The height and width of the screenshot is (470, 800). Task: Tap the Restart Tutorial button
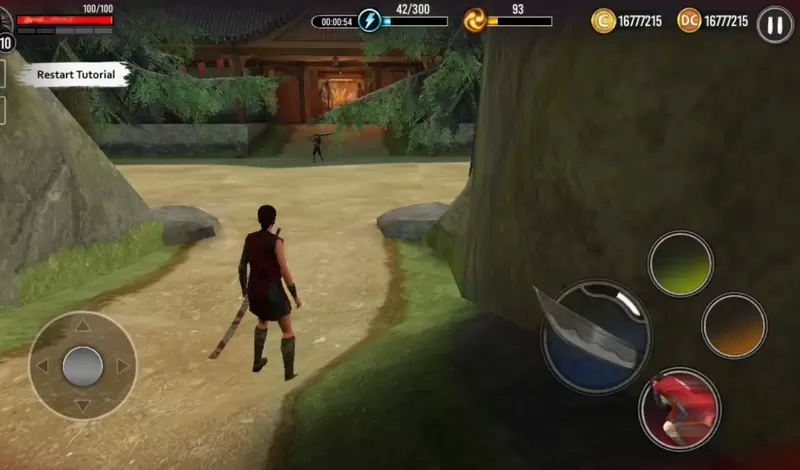coord(75,74)
